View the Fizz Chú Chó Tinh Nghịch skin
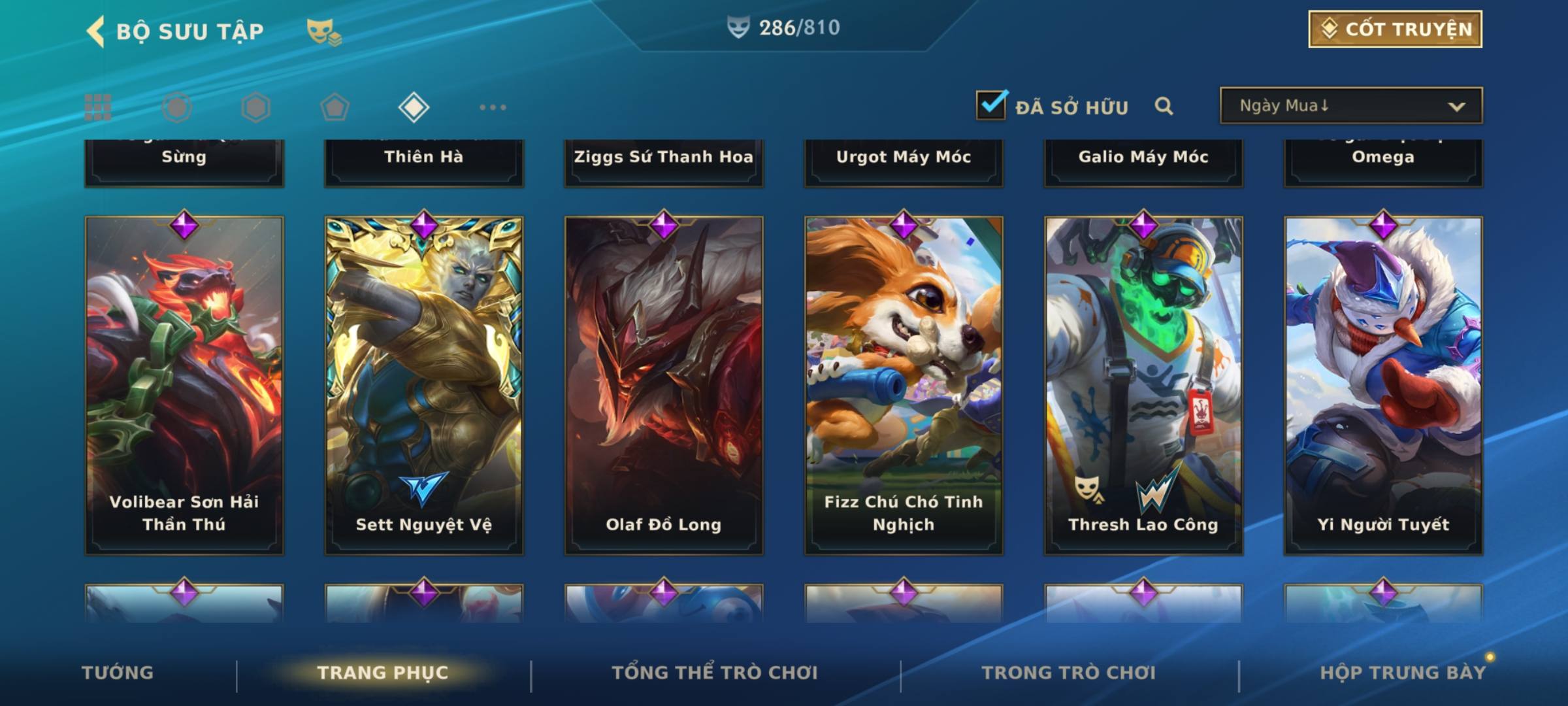Viewport: 1568px width, 706px height. coord(904,386)
